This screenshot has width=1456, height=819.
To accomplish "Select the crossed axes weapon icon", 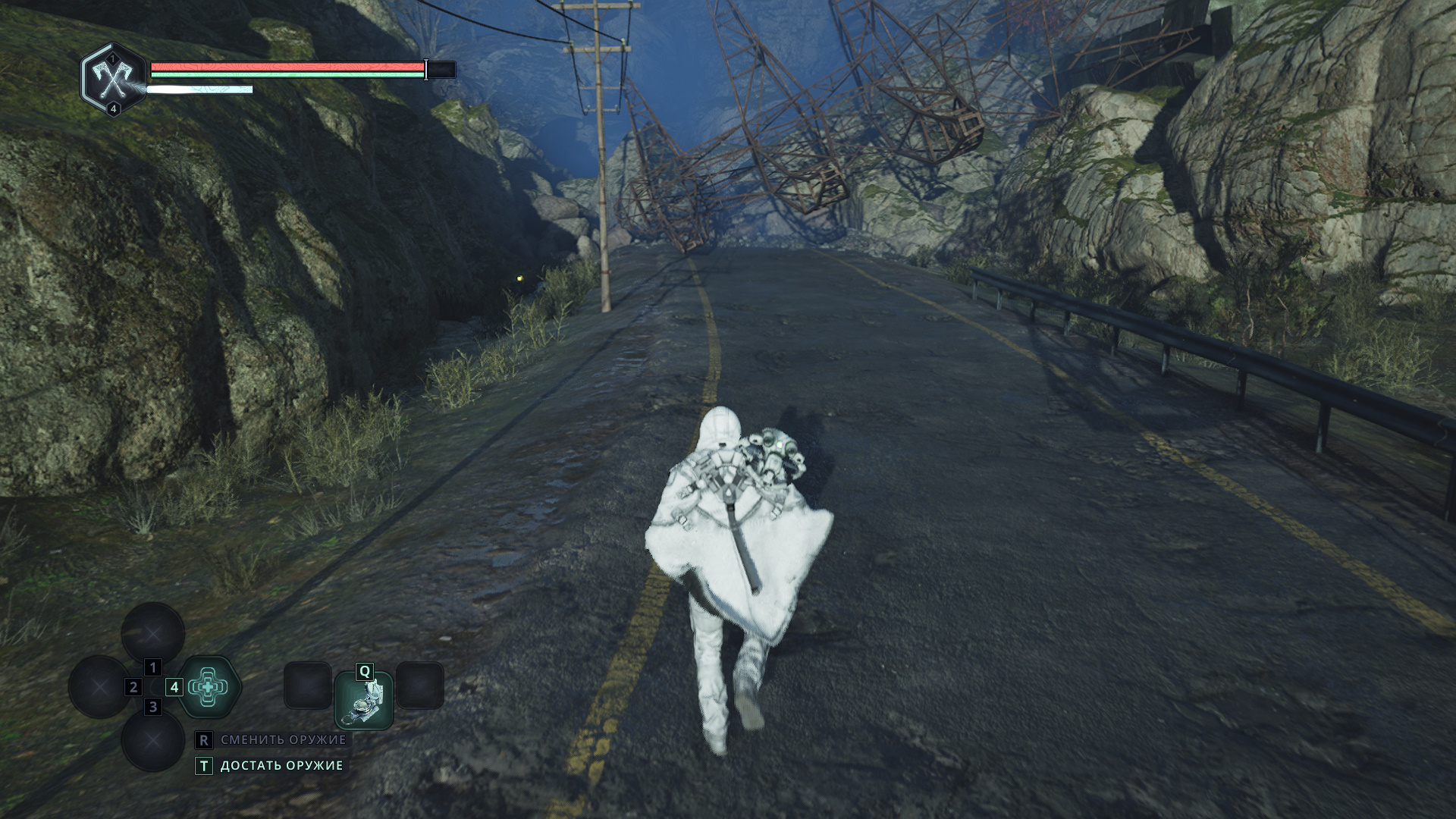I will [x=113, y=79].
